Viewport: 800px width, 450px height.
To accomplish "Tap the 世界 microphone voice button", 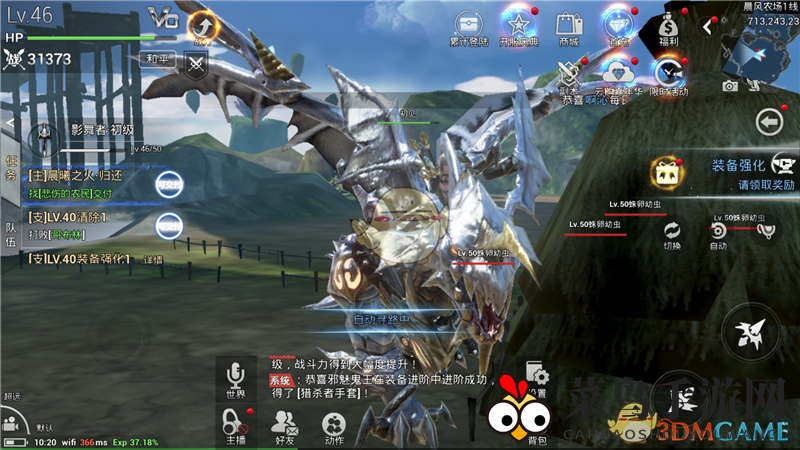I will 236,378.
